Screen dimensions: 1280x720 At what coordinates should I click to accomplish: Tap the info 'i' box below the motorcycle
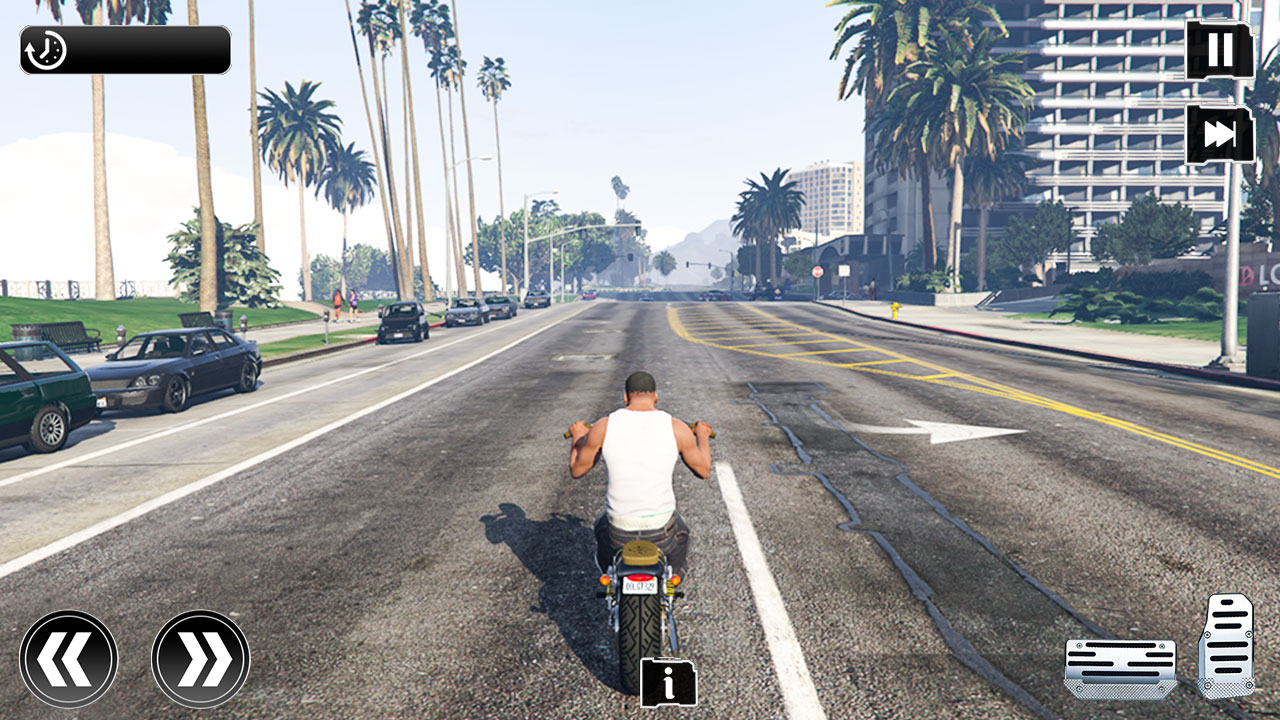click(667, 684)
